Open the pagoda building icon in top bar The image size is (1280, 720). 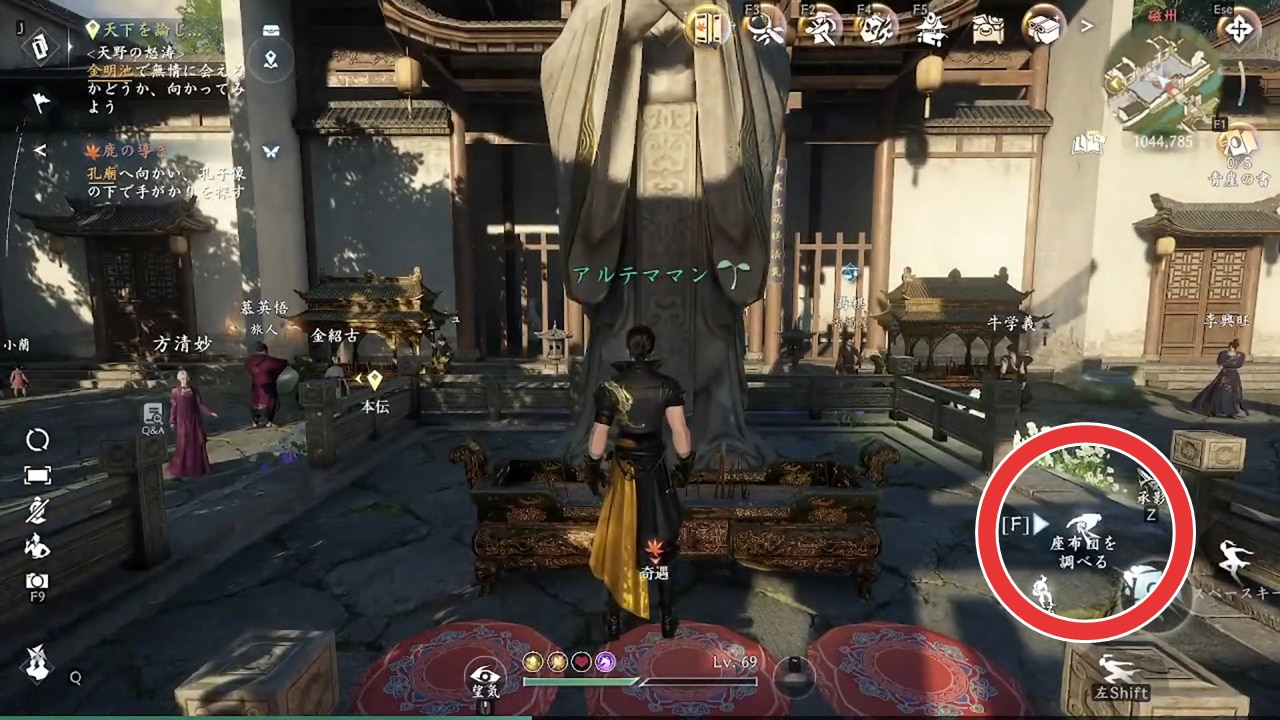coord(931,28)
